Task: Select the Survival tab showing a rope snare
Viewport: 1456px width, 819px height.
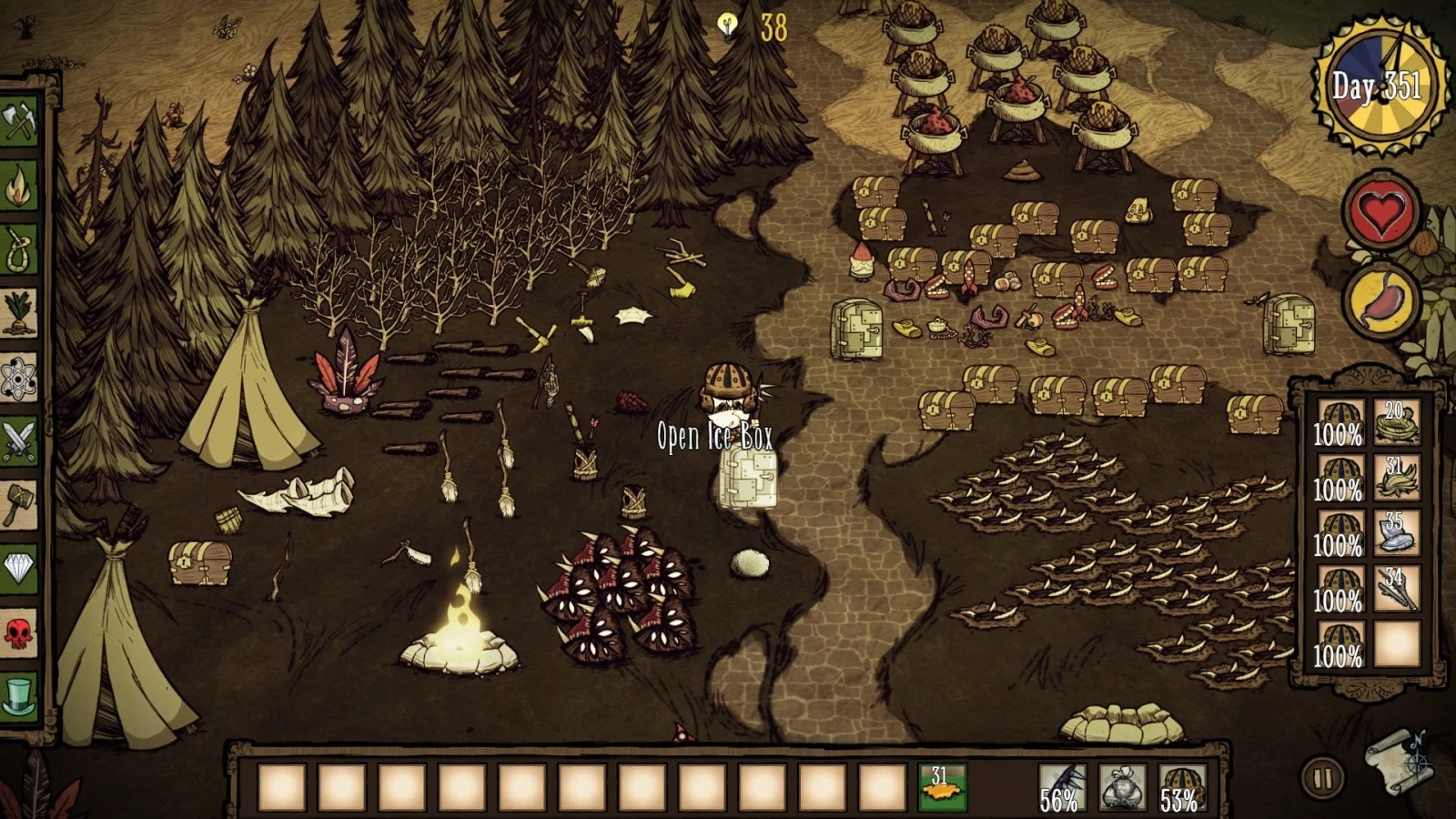Action: (18, 249)
